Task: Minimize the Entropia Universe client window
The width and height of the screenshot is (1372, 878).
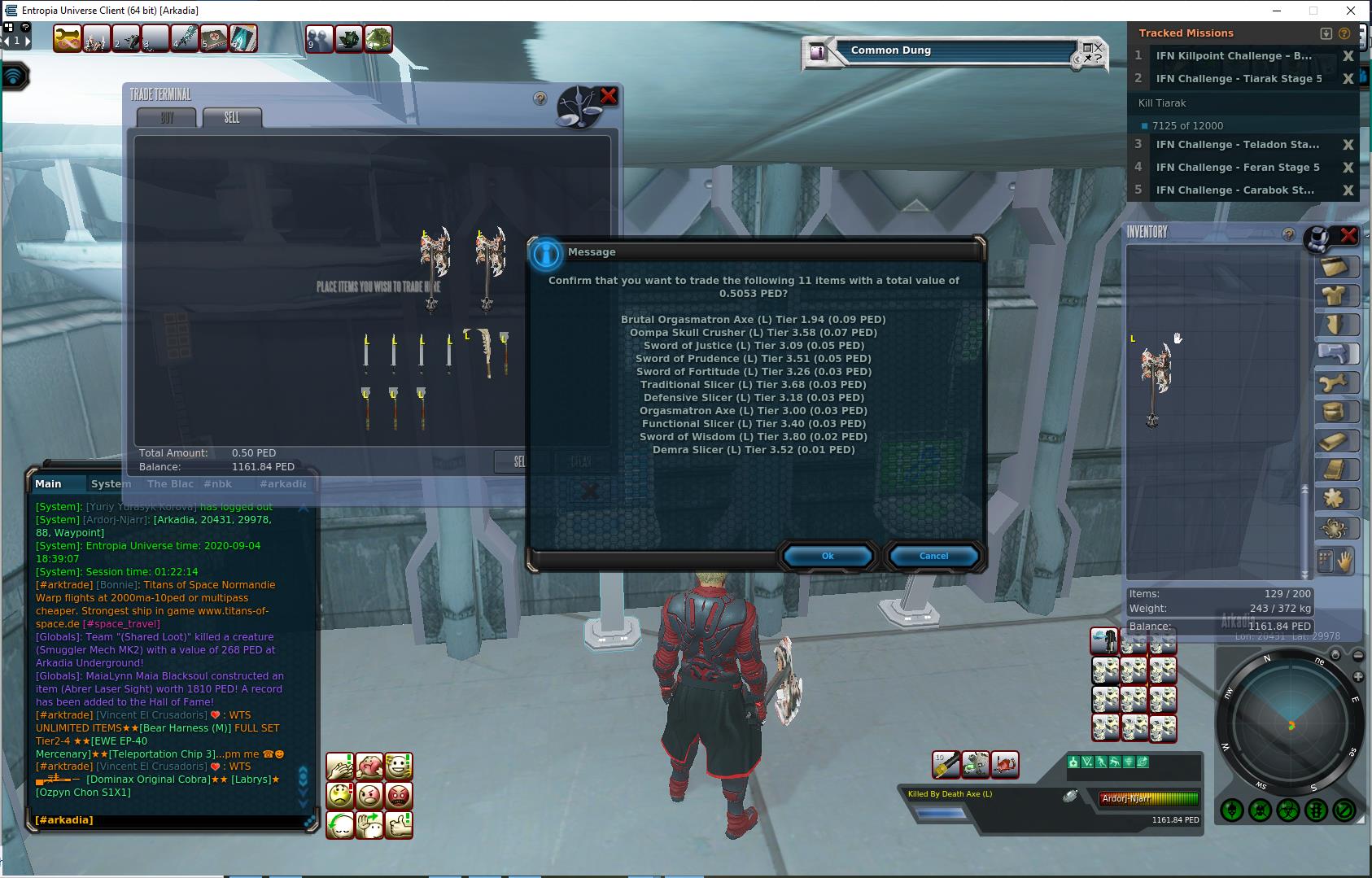Action: pyautogui.click(x=1276, y=11)
